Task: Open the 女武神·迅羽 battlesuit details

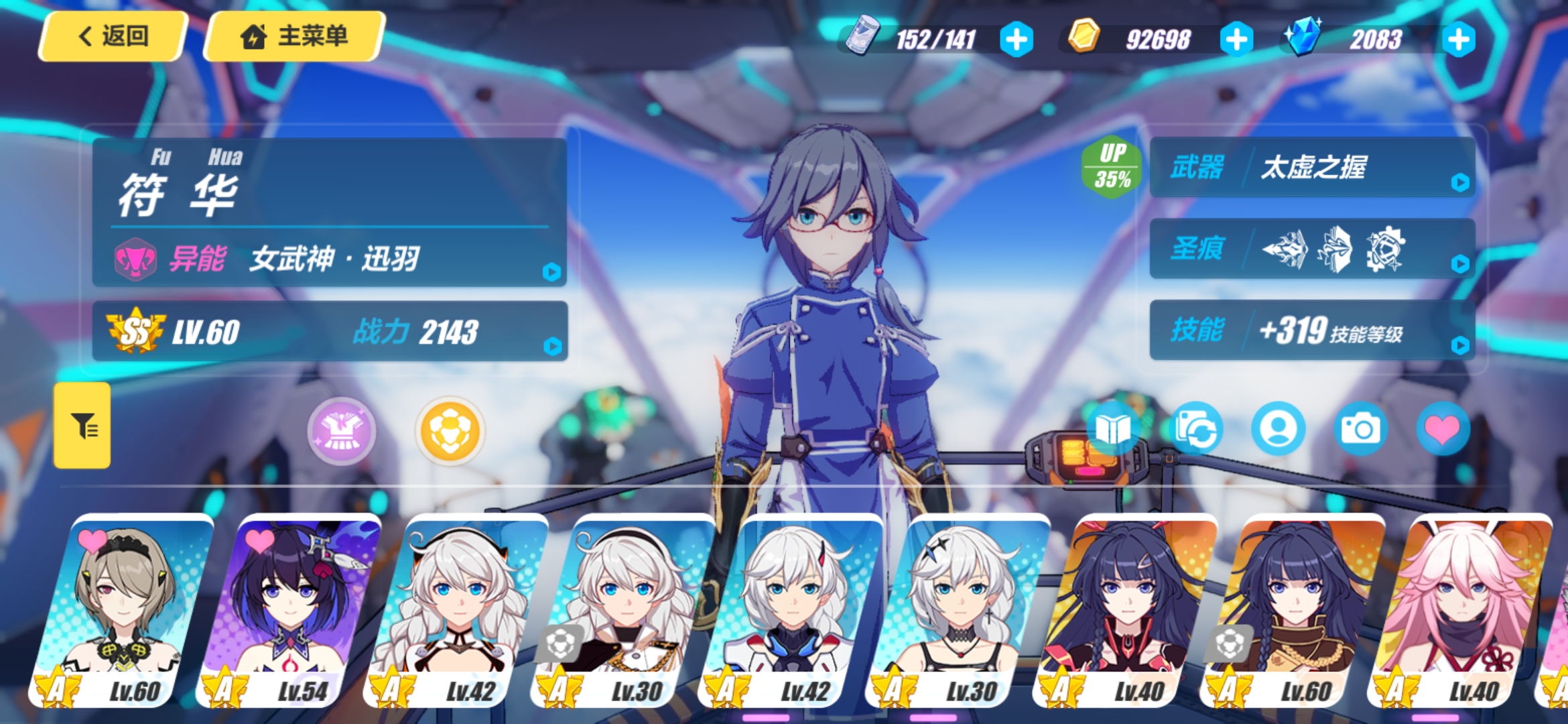Action: 330,258
